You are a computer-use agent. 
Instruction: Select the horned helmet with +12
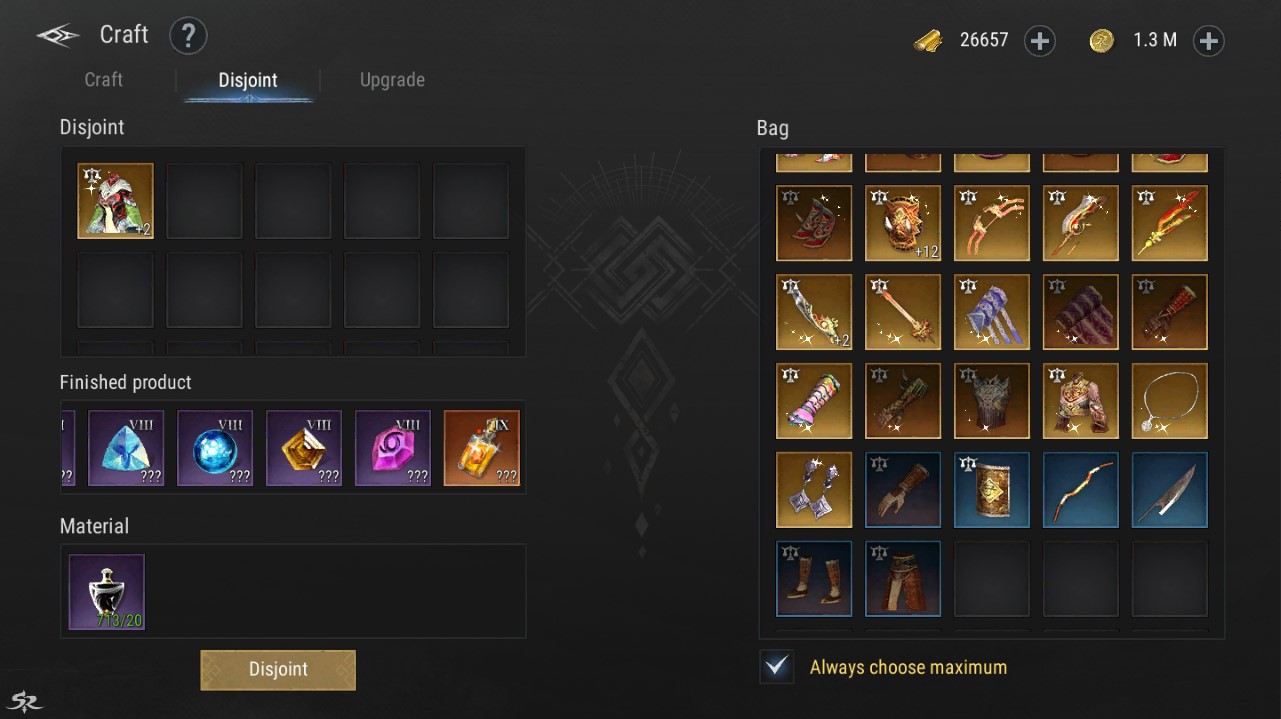(903, 223)
